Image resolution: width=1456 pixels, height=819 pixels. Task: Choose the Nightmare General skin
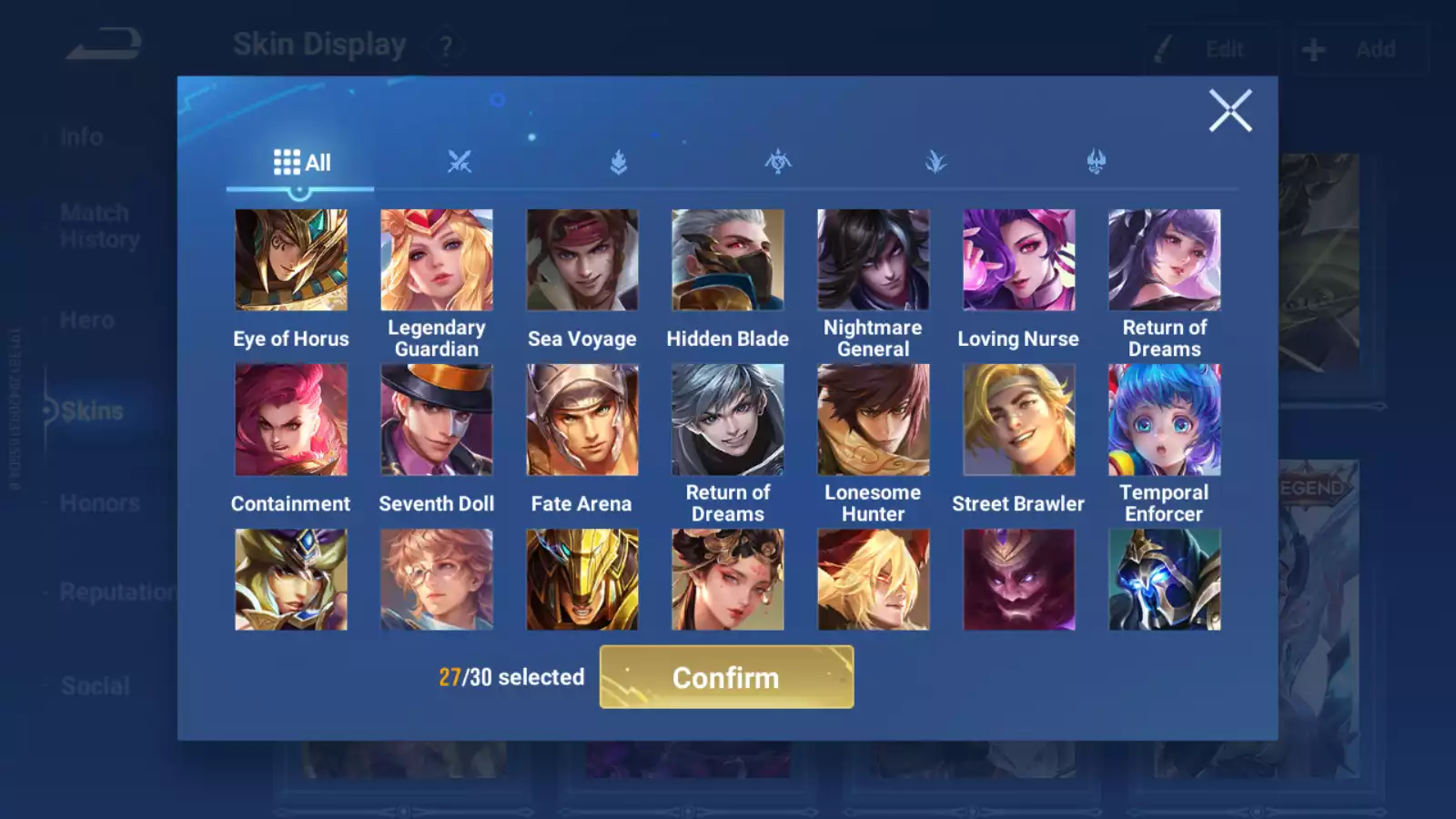pos(874,260)
